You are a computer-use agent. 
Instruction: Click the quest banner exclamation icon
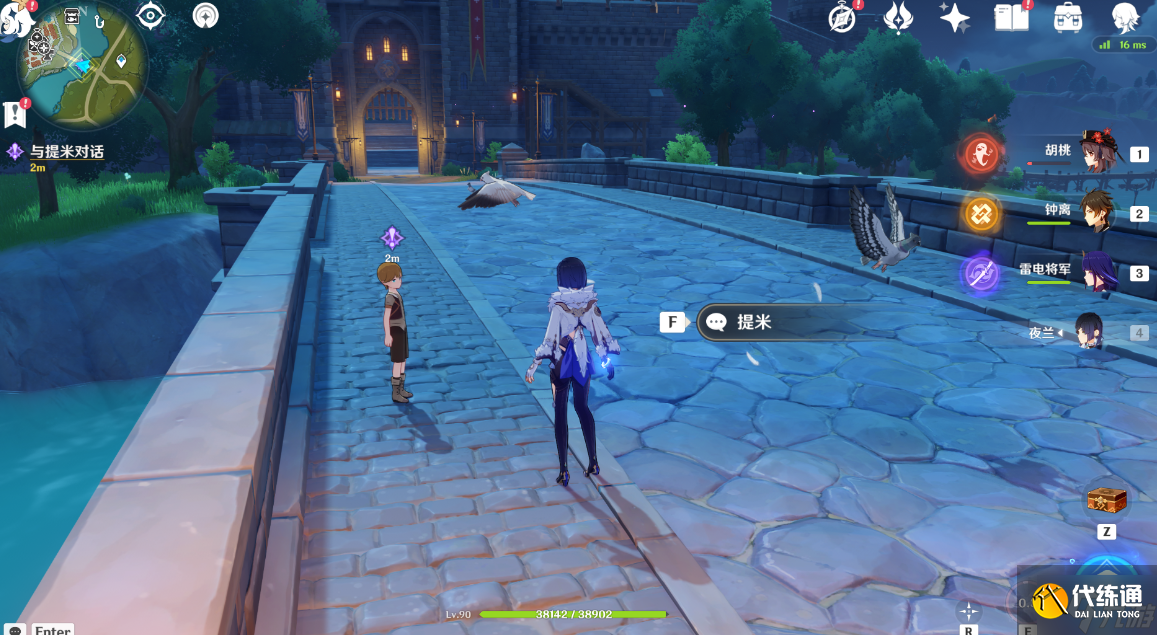(x=15, y=113)
